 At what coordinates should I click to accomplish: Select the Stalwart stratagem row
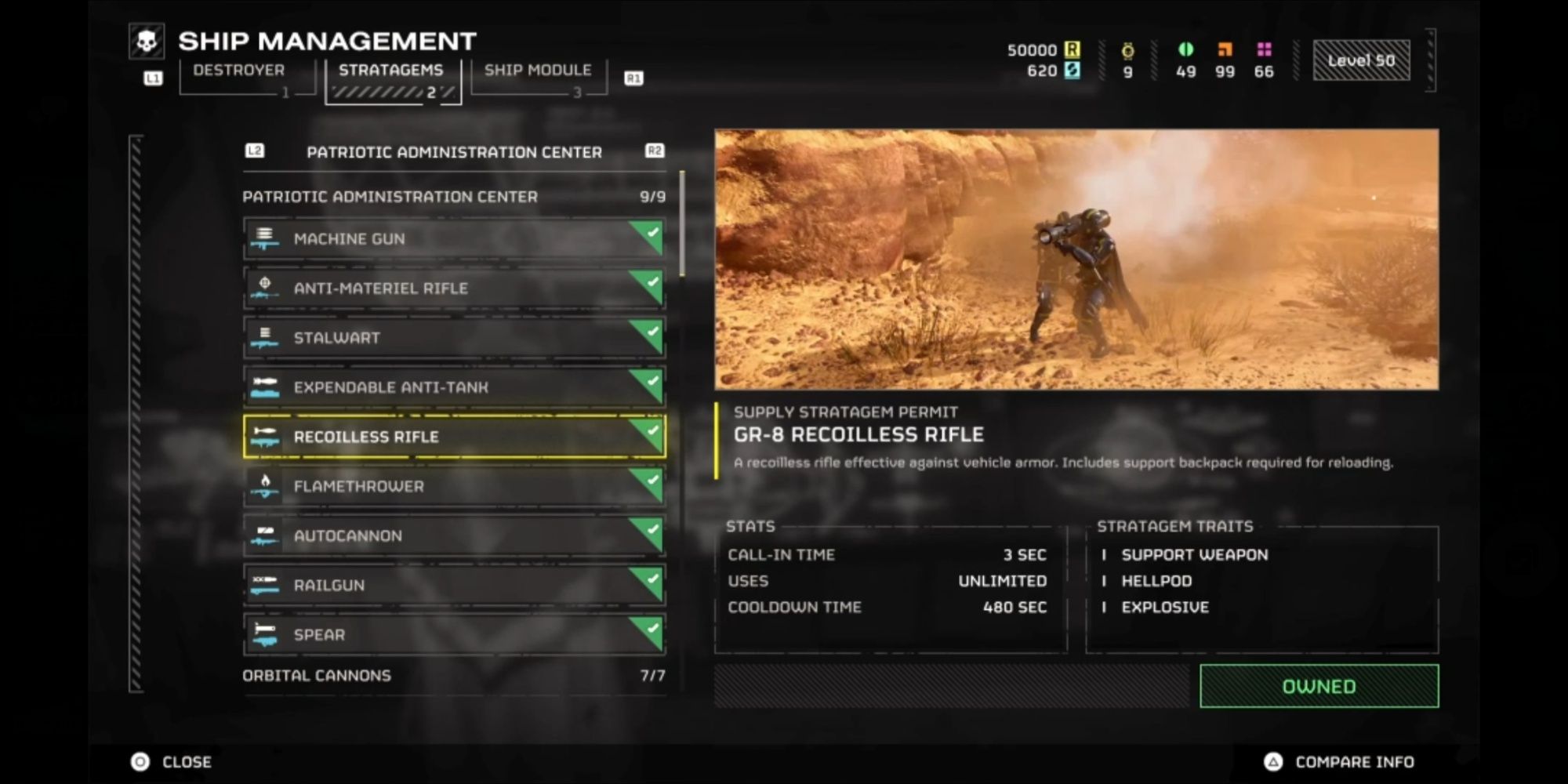point(454,338)
